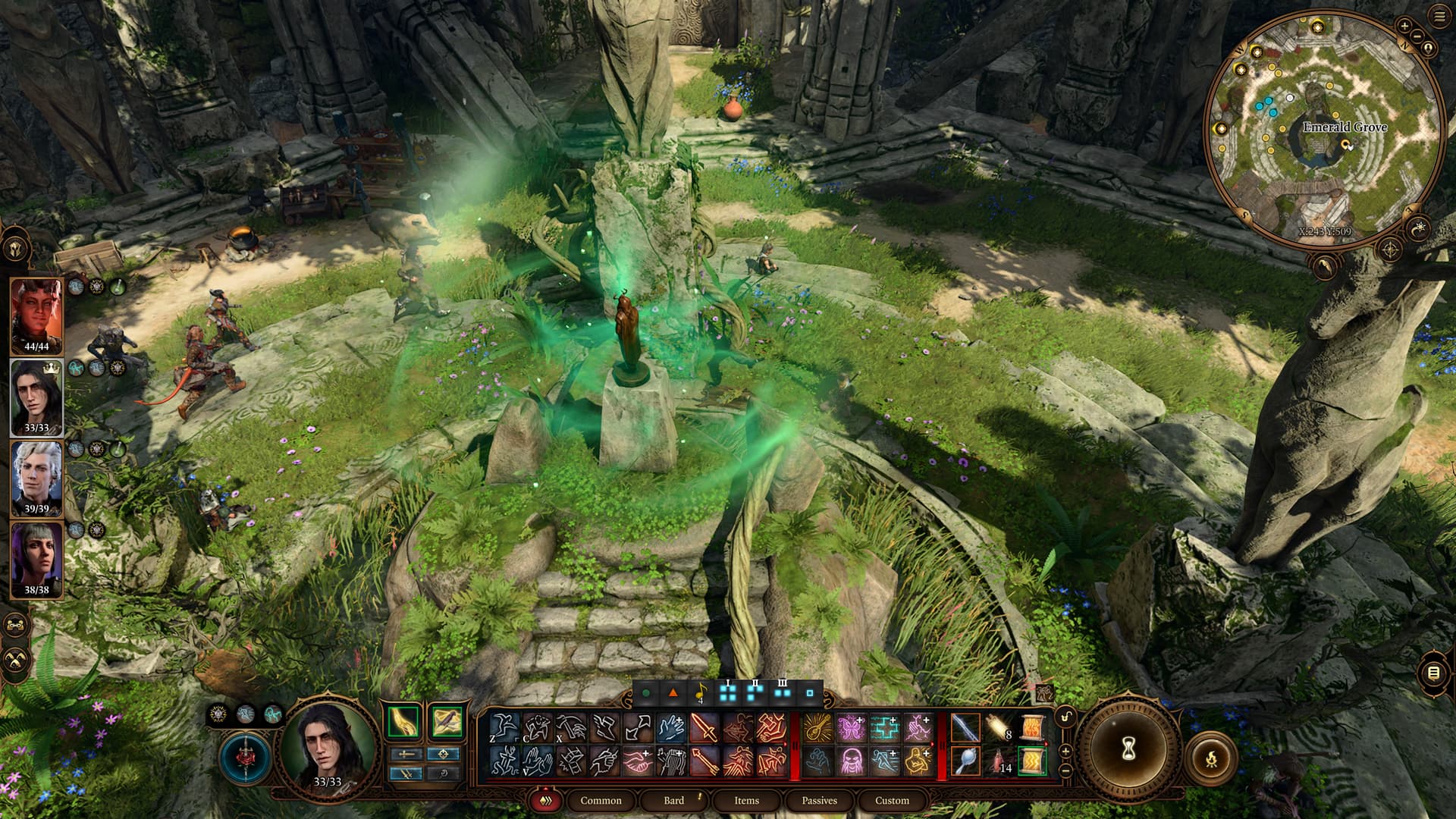
Task: Show the Items hotbar tab
Action: point(746,800)
